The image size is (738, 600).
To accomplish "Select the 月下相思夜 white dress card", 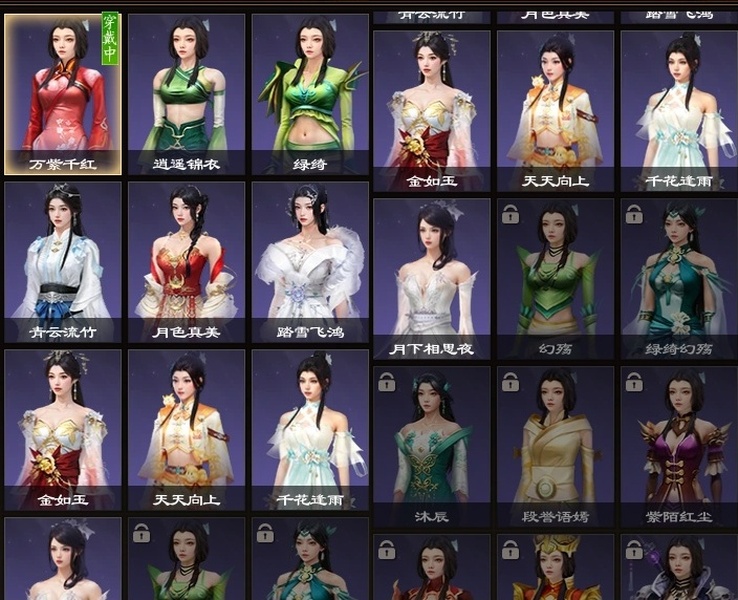I will (x=431, y=278).
